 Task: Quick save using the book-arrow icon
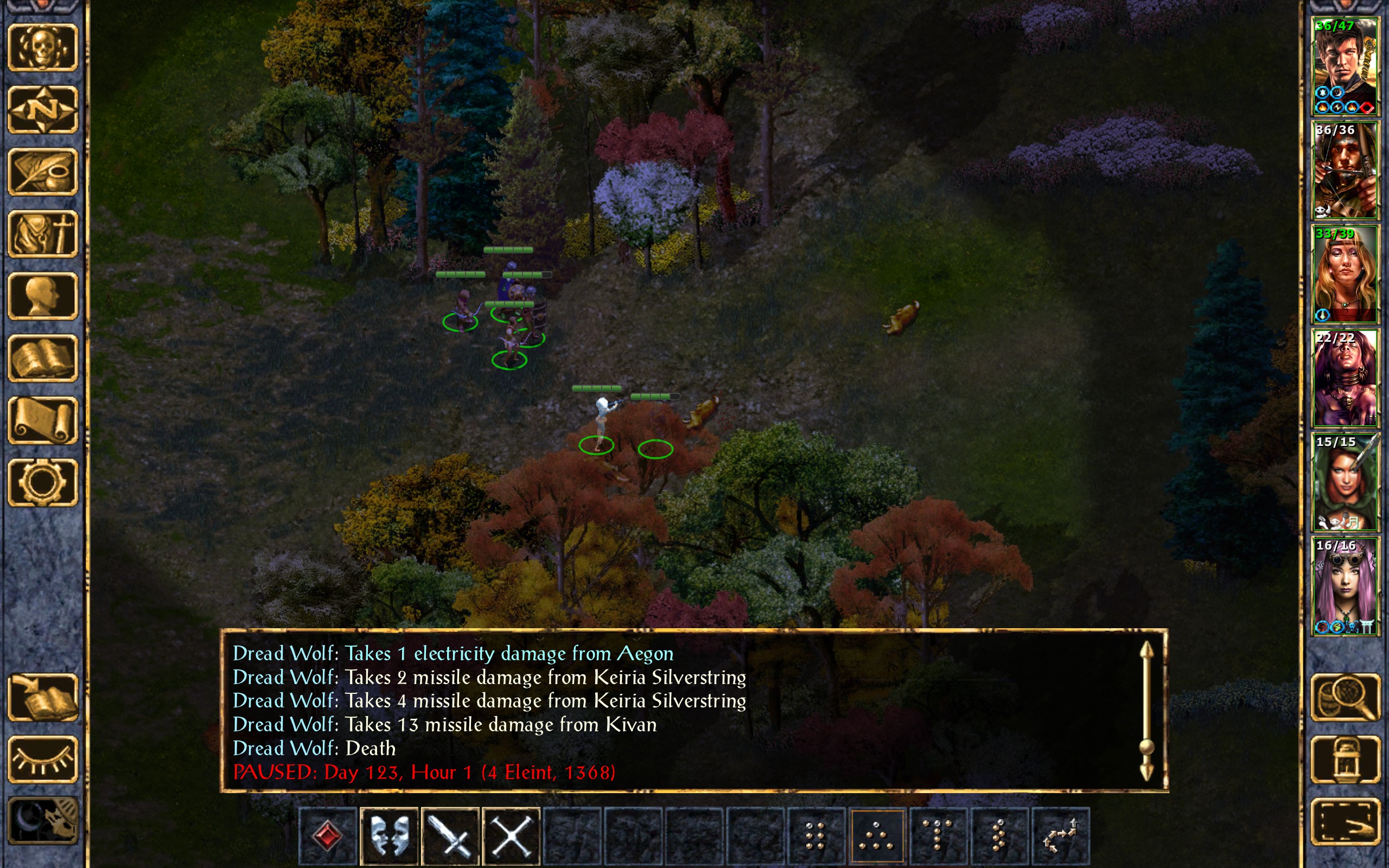click(x=42, y=697)
